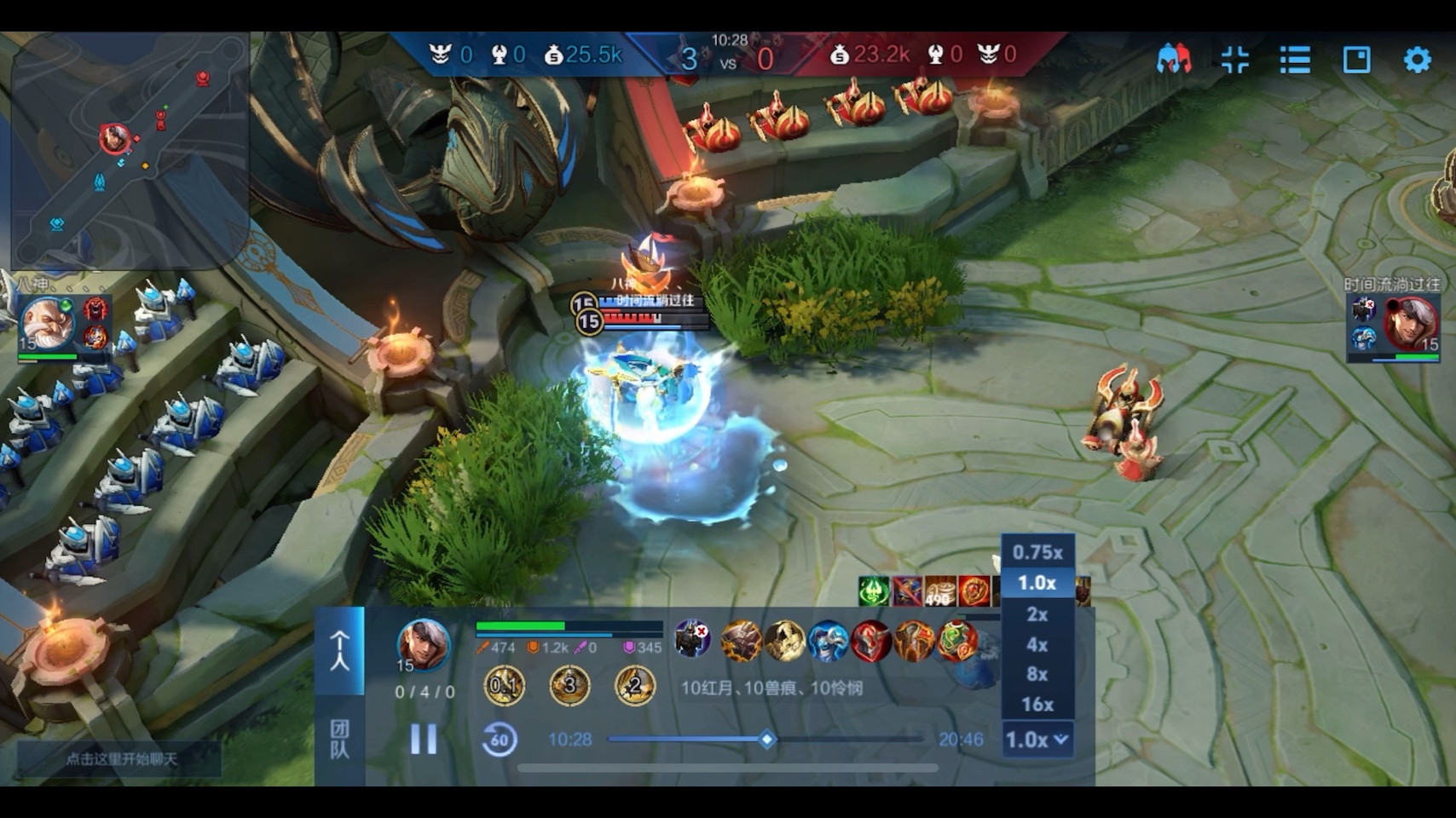Select 16x playback speed
This screenshot has width=1456, height=818.
[1037, 705]
